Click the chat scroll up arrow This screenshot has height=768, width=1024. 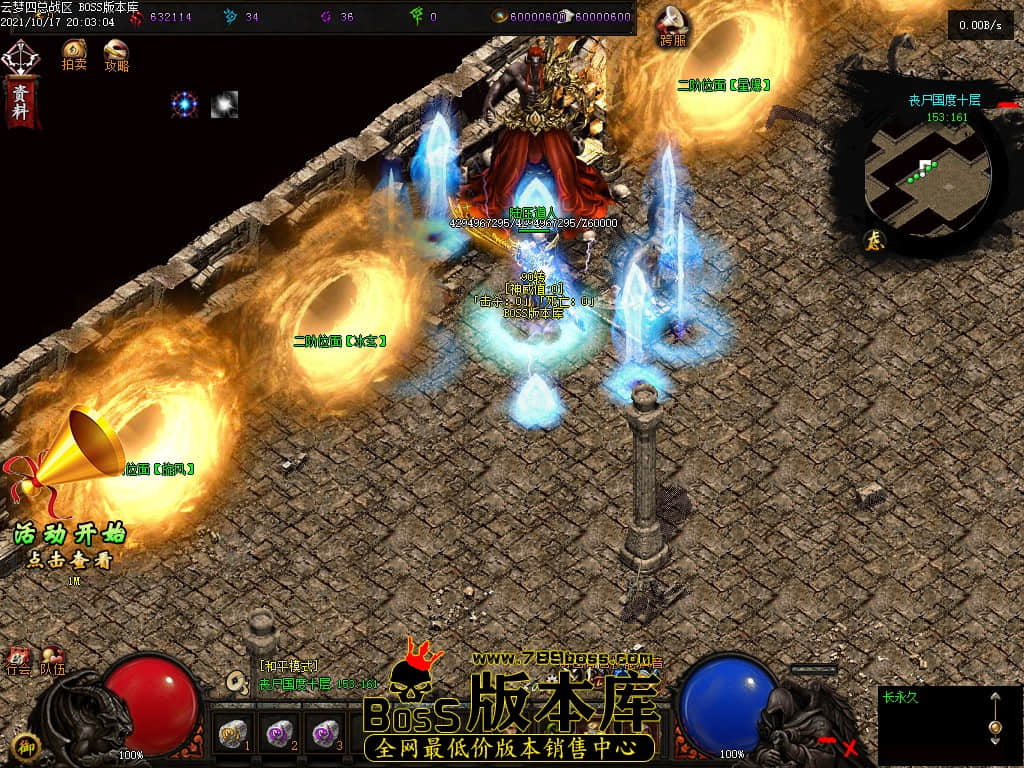[994, 698]
